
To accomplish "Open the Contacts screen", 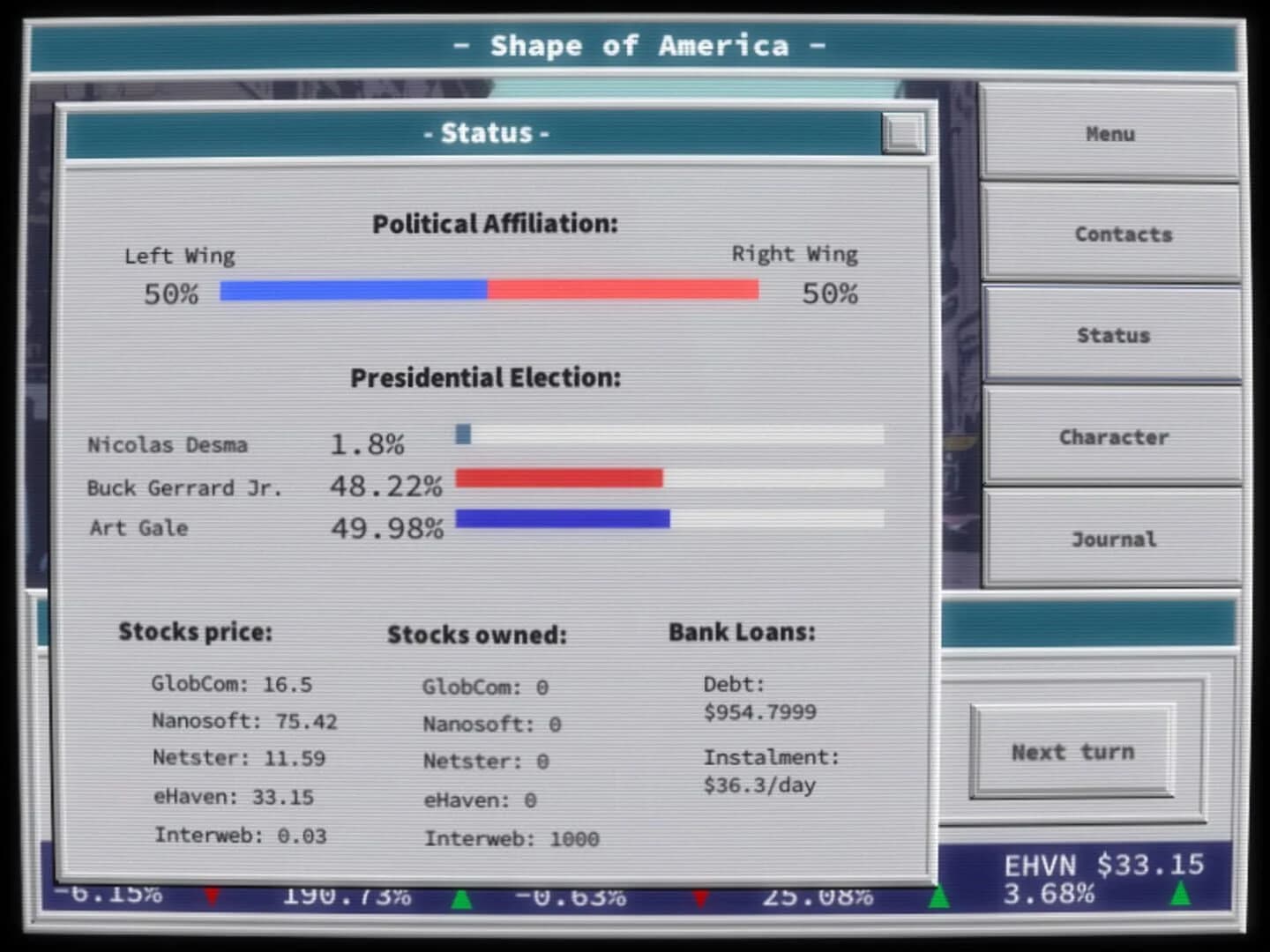I will point(1123,234).
